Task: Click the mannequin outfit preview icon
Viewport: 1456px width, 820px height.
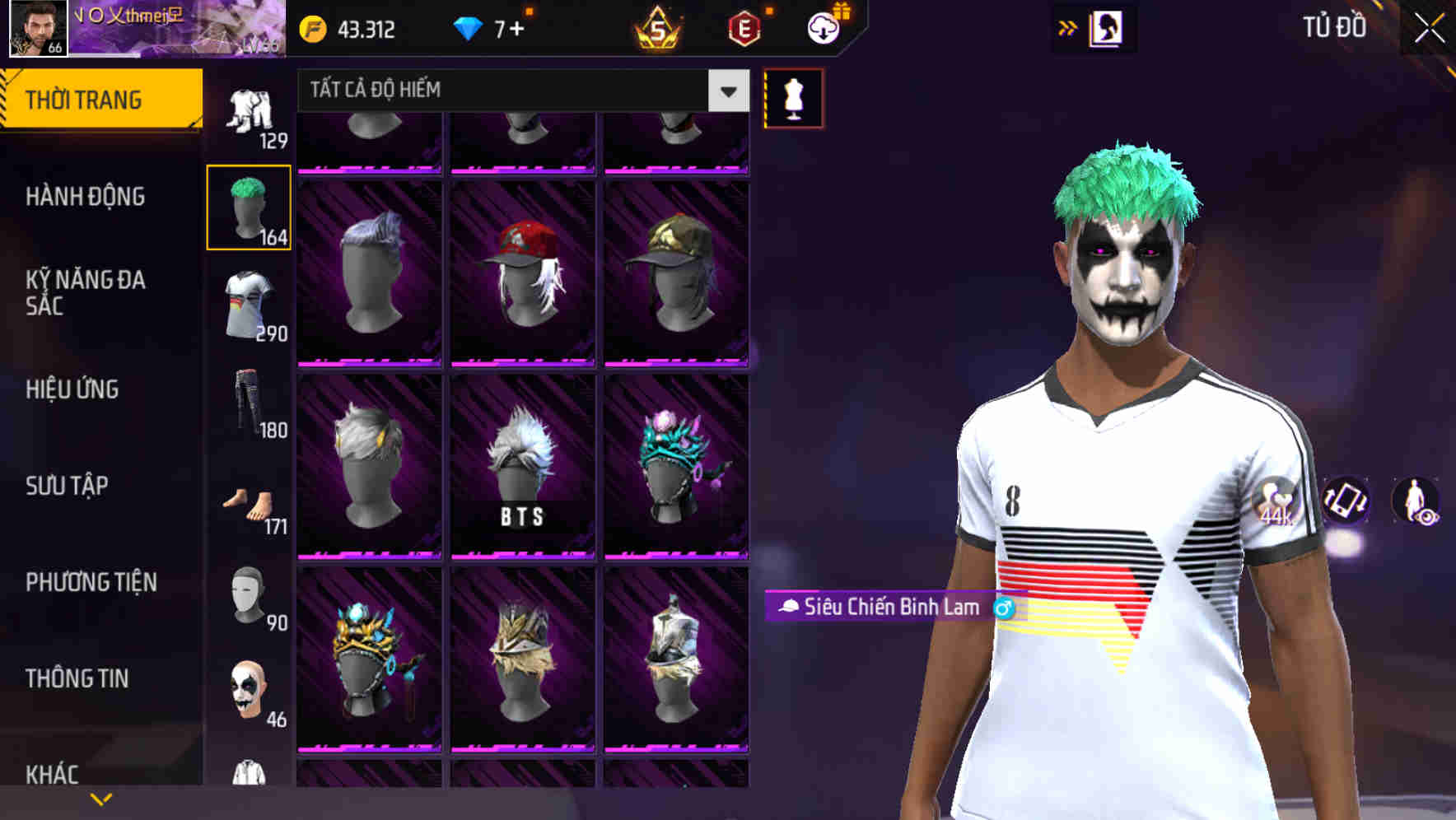Action: [x=793, y=99]
